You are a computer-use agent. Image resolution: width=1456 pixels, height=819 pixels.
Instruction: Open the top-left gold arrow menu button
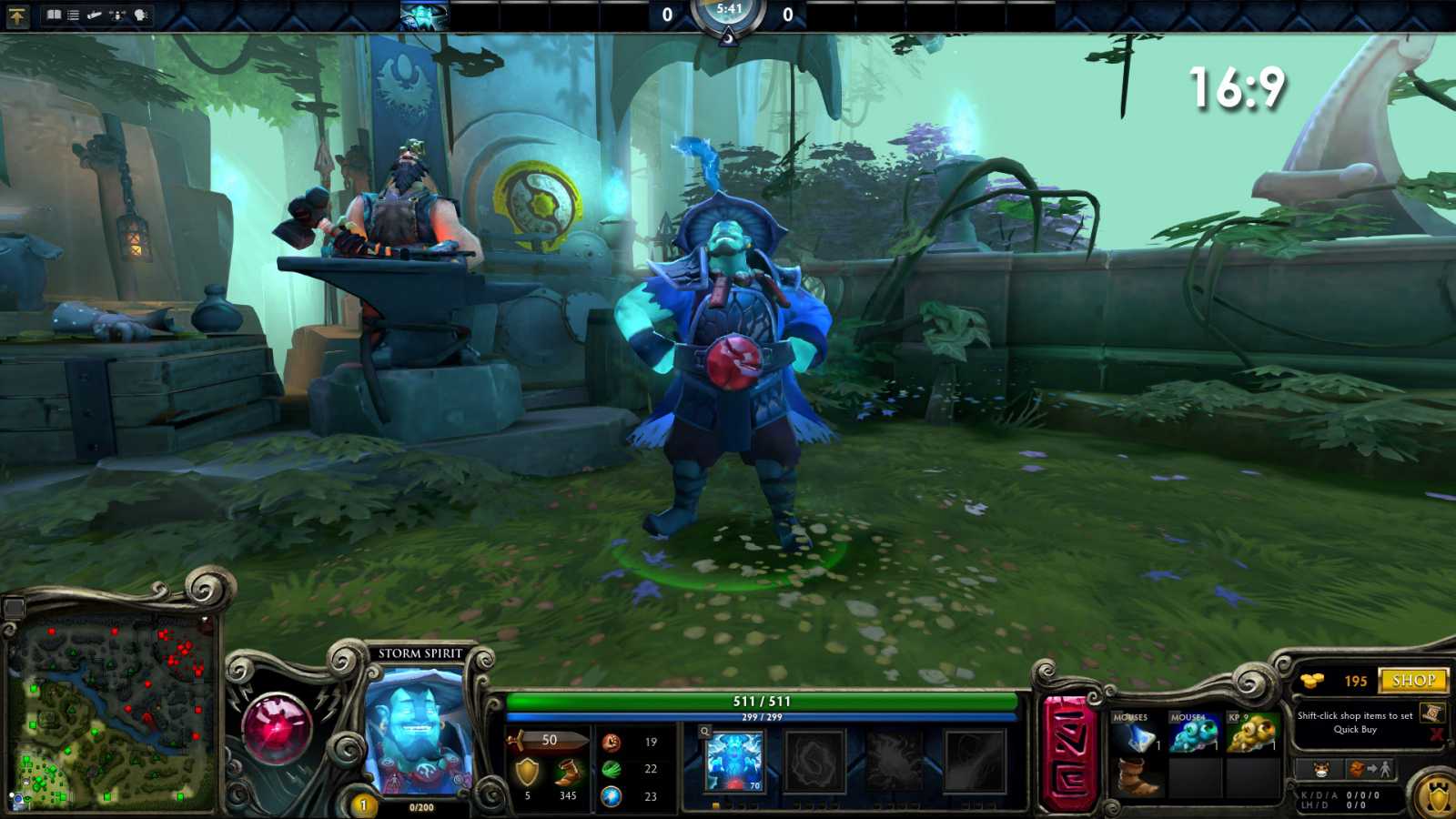coord(17,15)
